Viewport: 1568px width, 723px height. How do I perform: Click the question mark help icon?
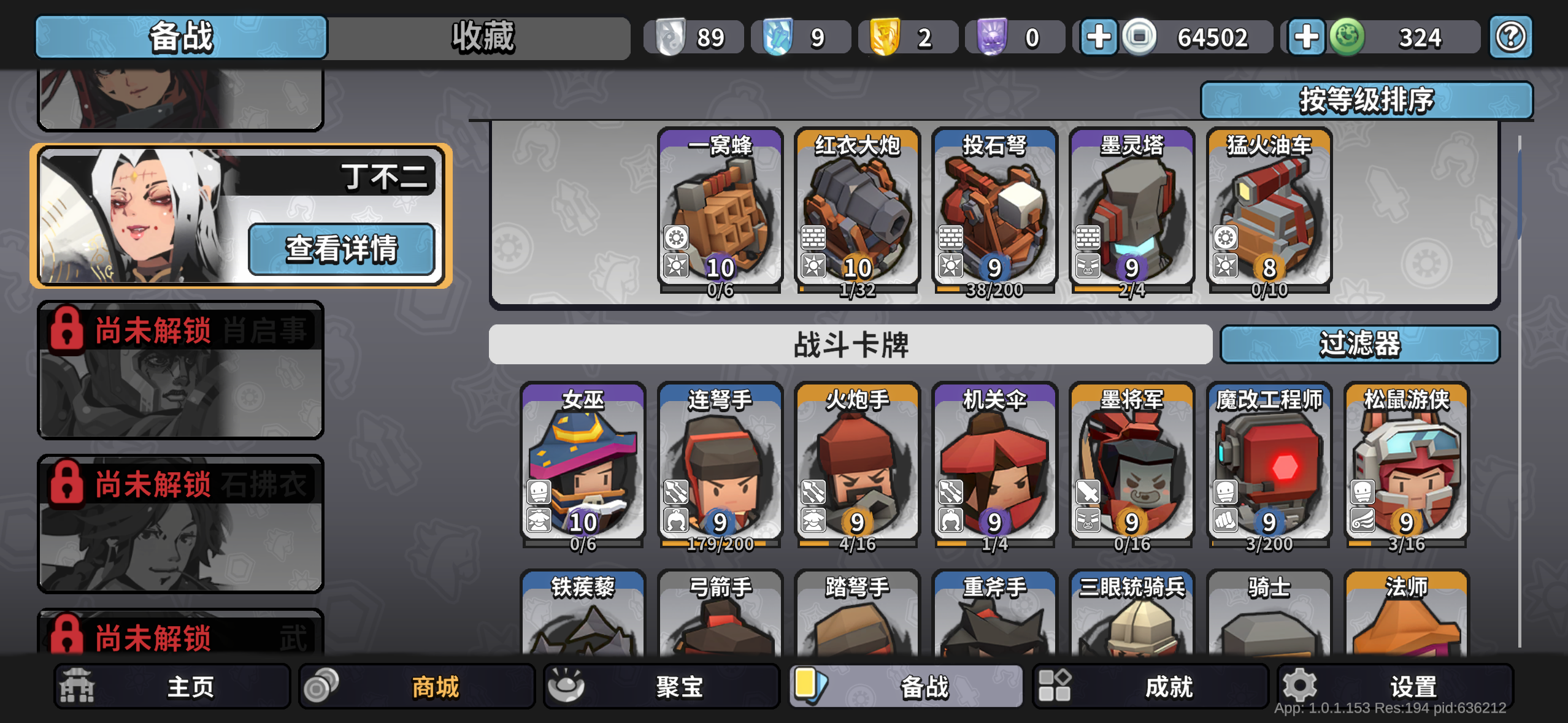coord(1512,37)
